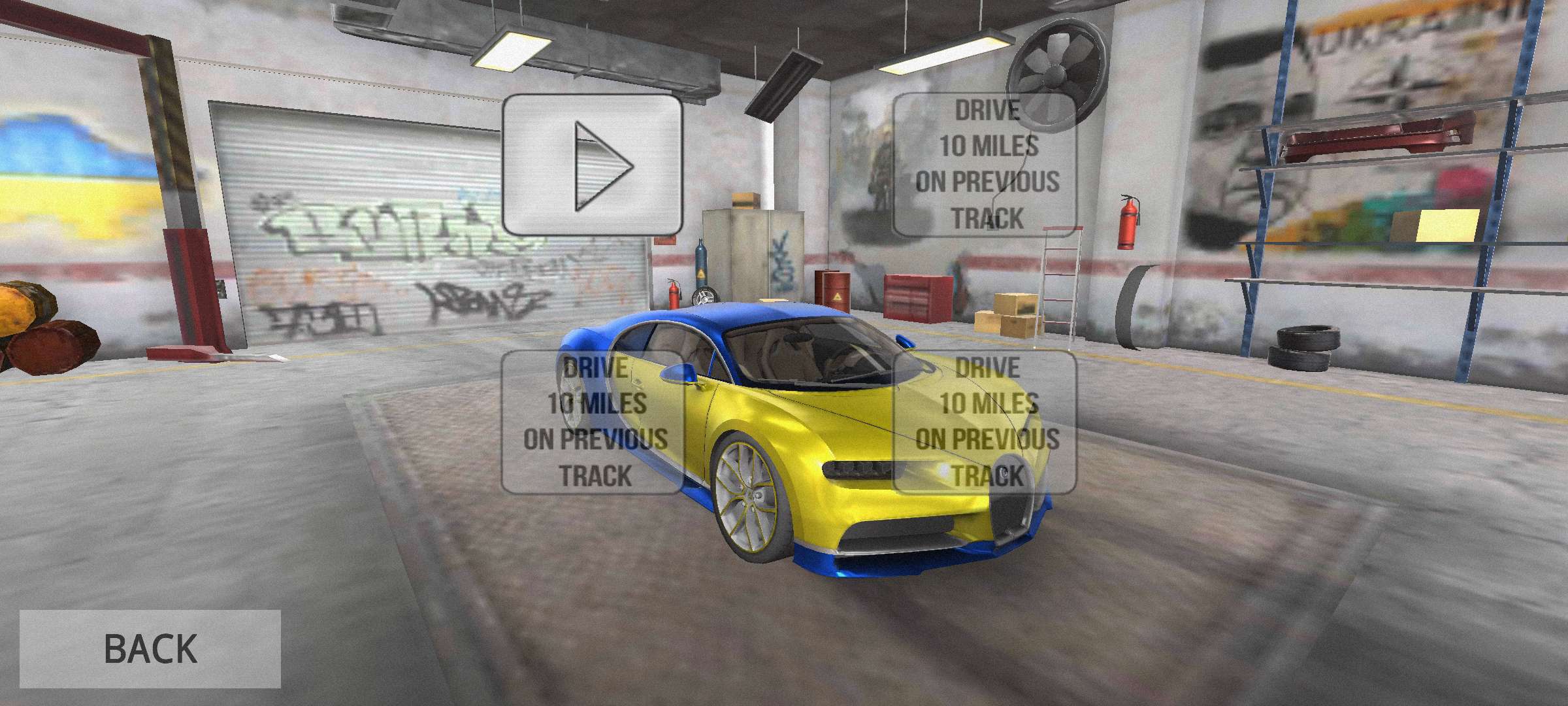Start the unlocked track with the play arrow
The image size is (1568, 706).
tap(593, 165)
